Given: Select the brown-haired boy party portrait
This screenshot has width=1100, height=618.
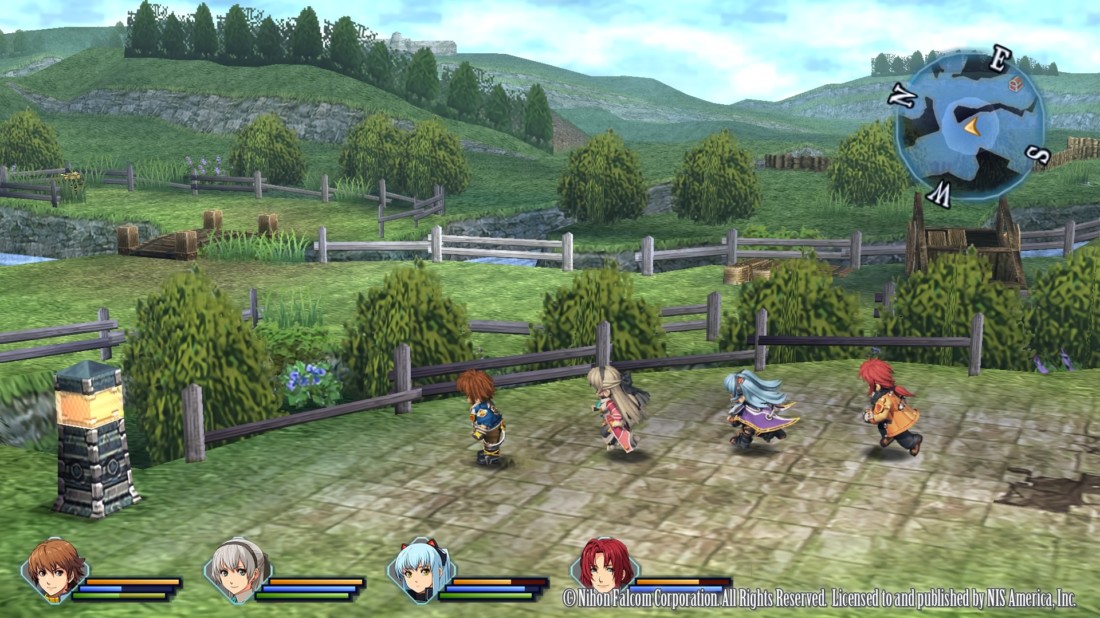Looking at the screenshot, I should (55, 571).
